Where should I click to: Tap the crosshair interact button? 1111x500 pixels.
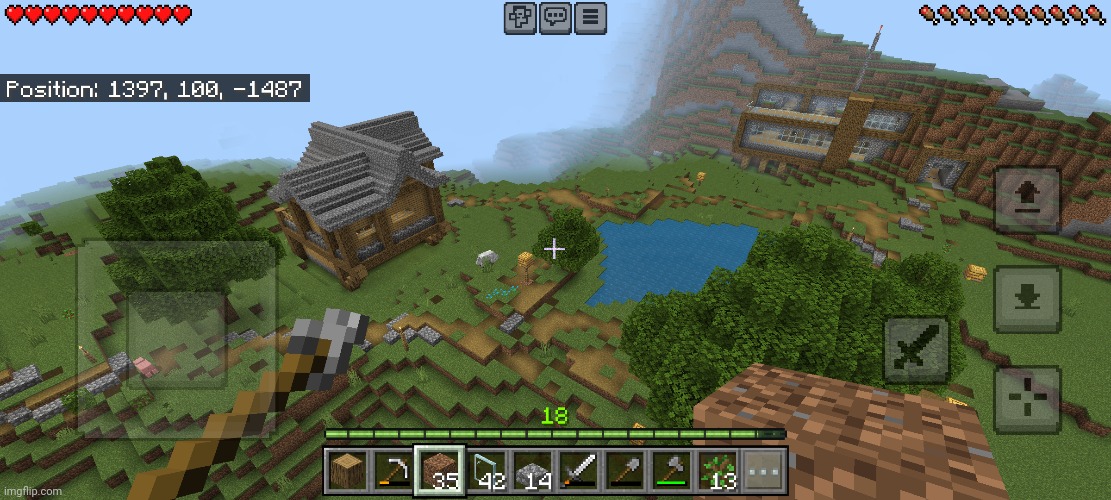(x=1026, y=399)
